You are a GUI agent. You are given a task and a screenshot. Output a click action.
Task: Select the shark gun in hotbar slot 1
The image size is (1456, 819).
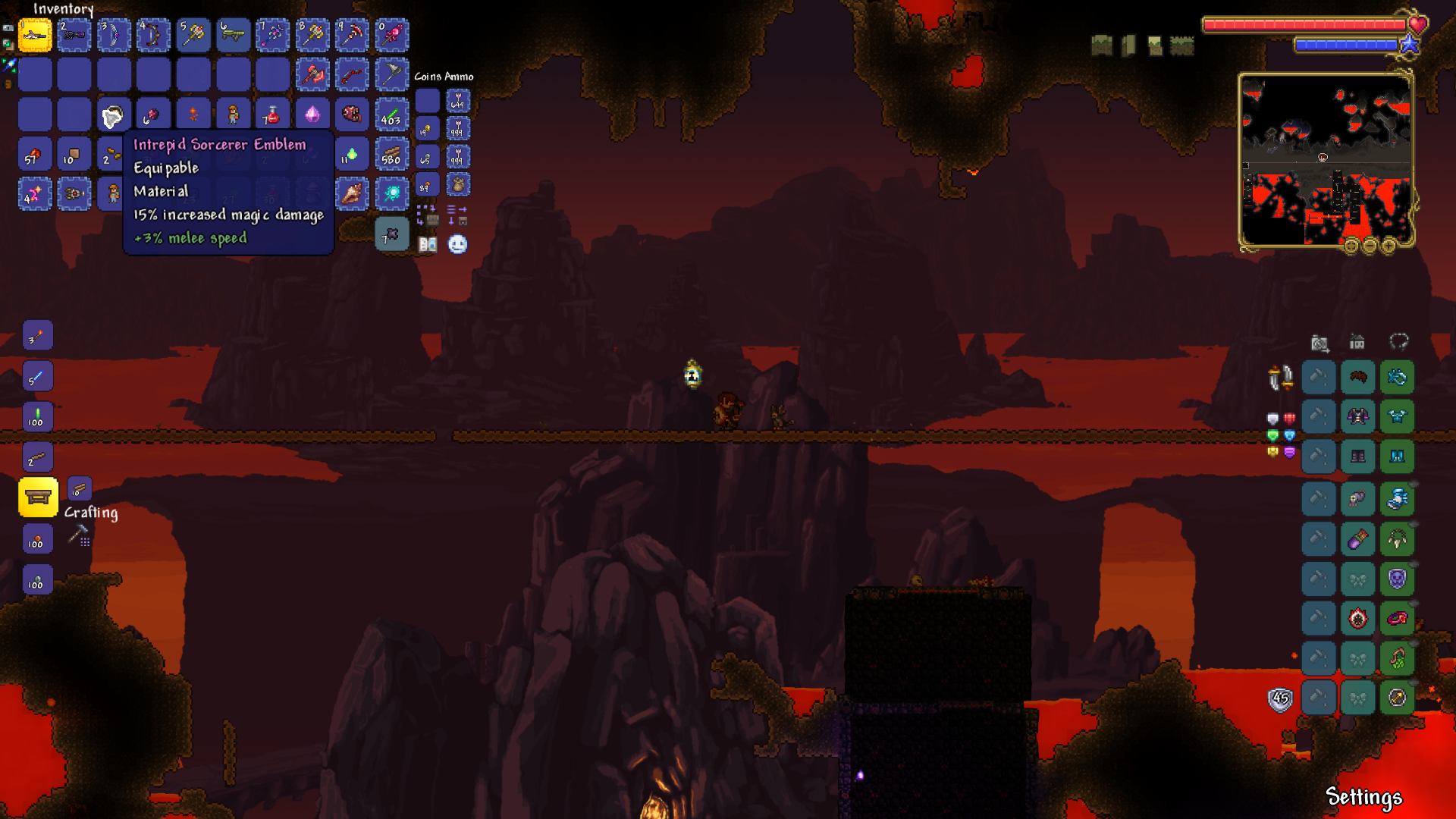pyautogui.click(x=35, y=35)
